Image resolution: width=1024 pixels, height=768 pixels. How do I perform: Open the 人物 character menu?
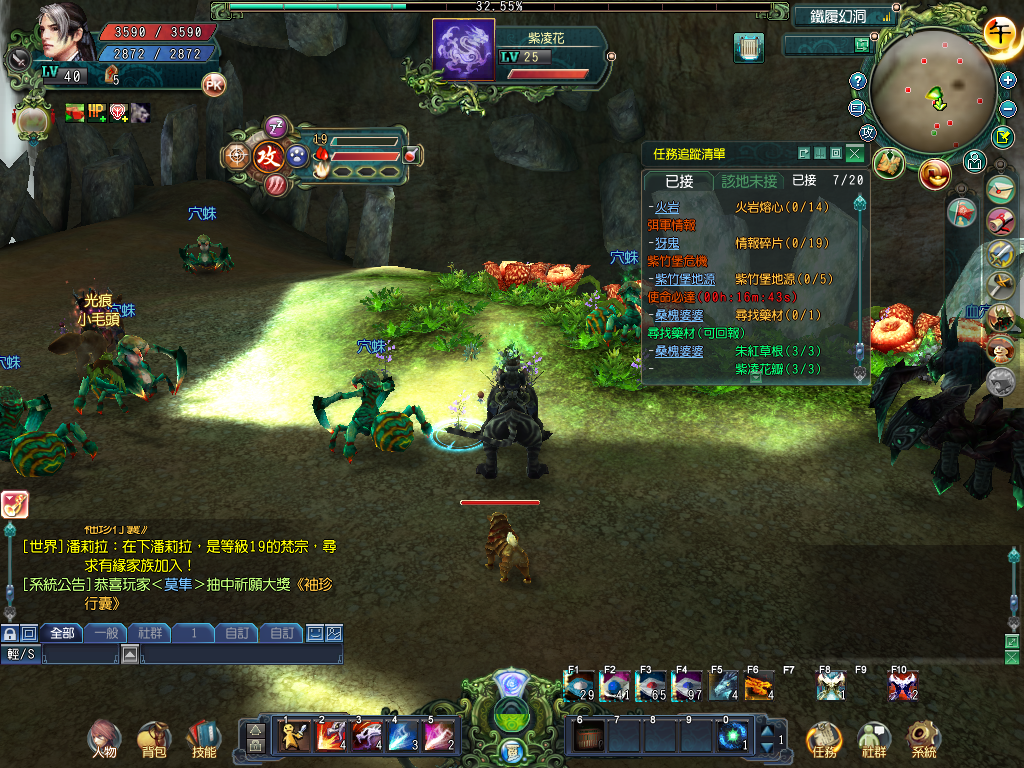[102, 737]
